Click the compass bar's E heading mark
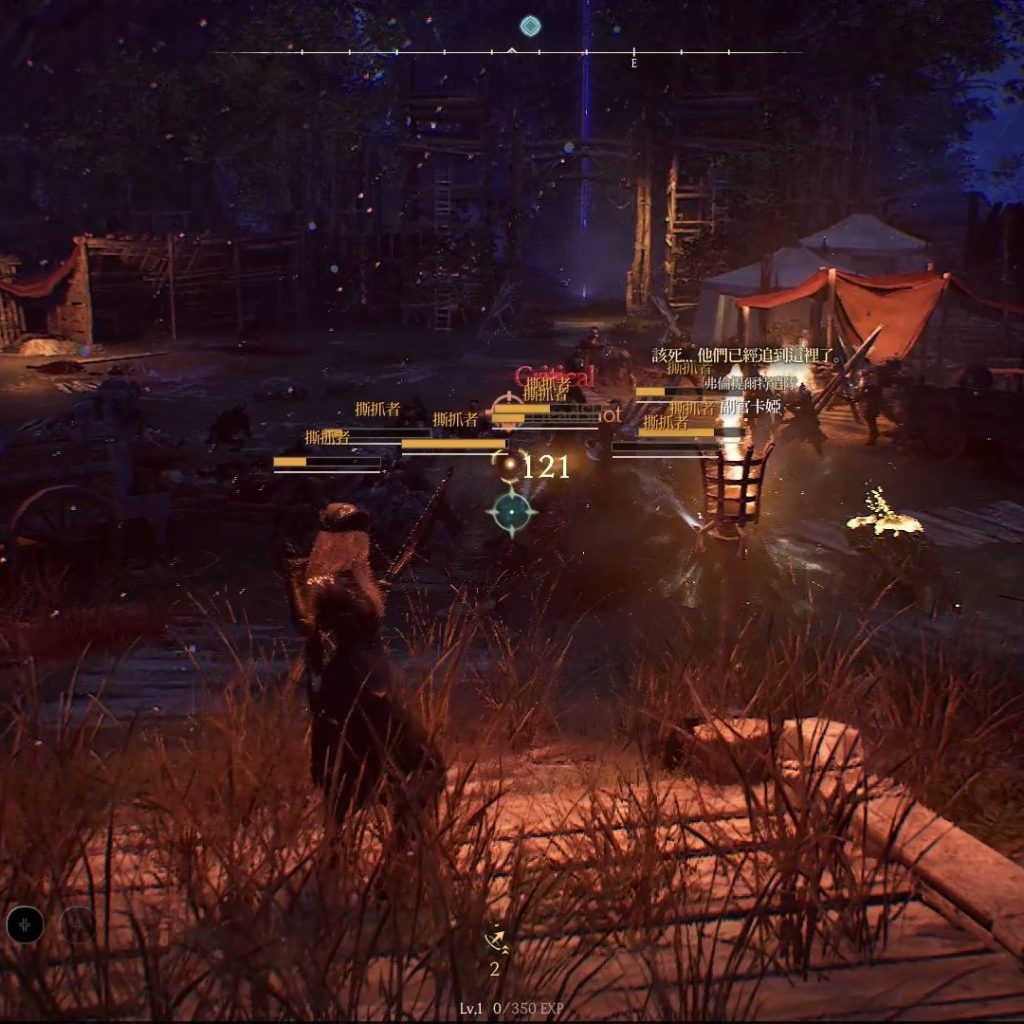 [x=634, y=62]
